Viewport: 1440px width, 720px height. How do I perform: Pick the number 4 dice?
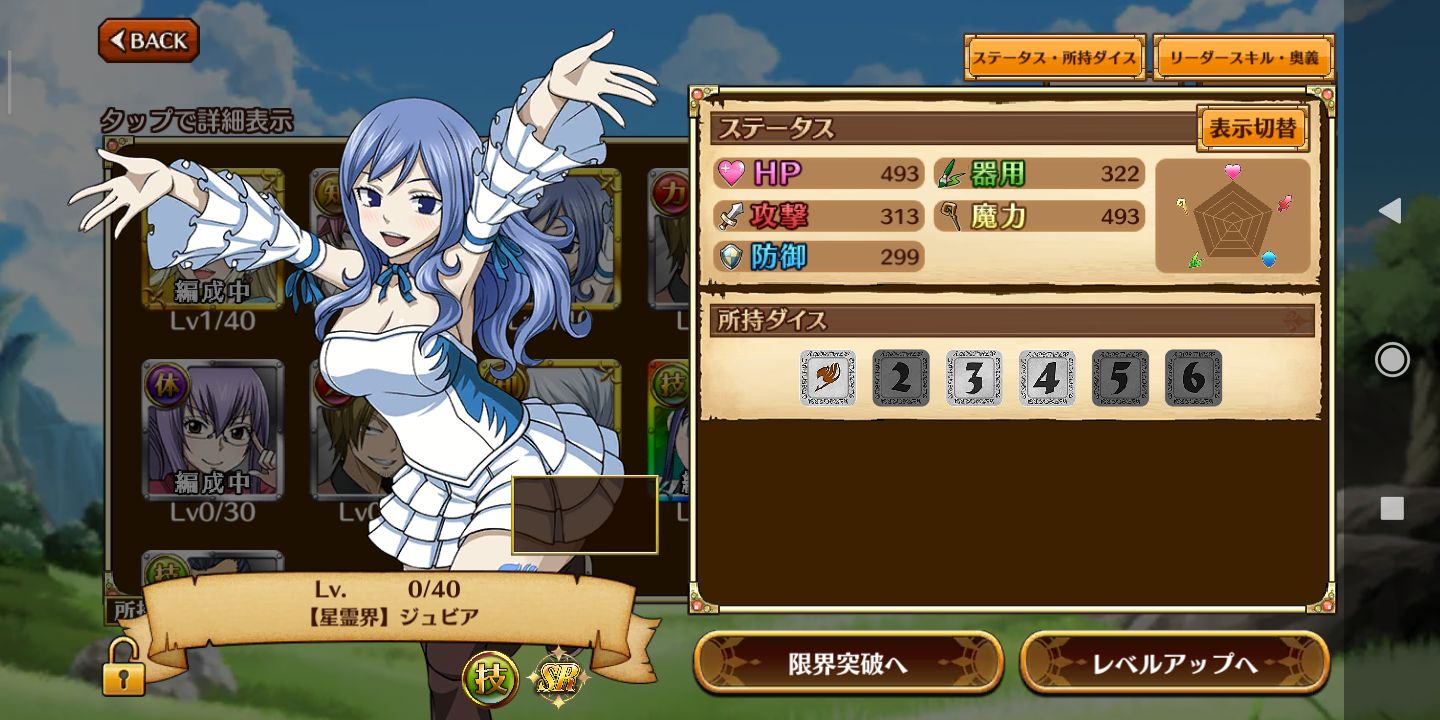pos(1047,378)
